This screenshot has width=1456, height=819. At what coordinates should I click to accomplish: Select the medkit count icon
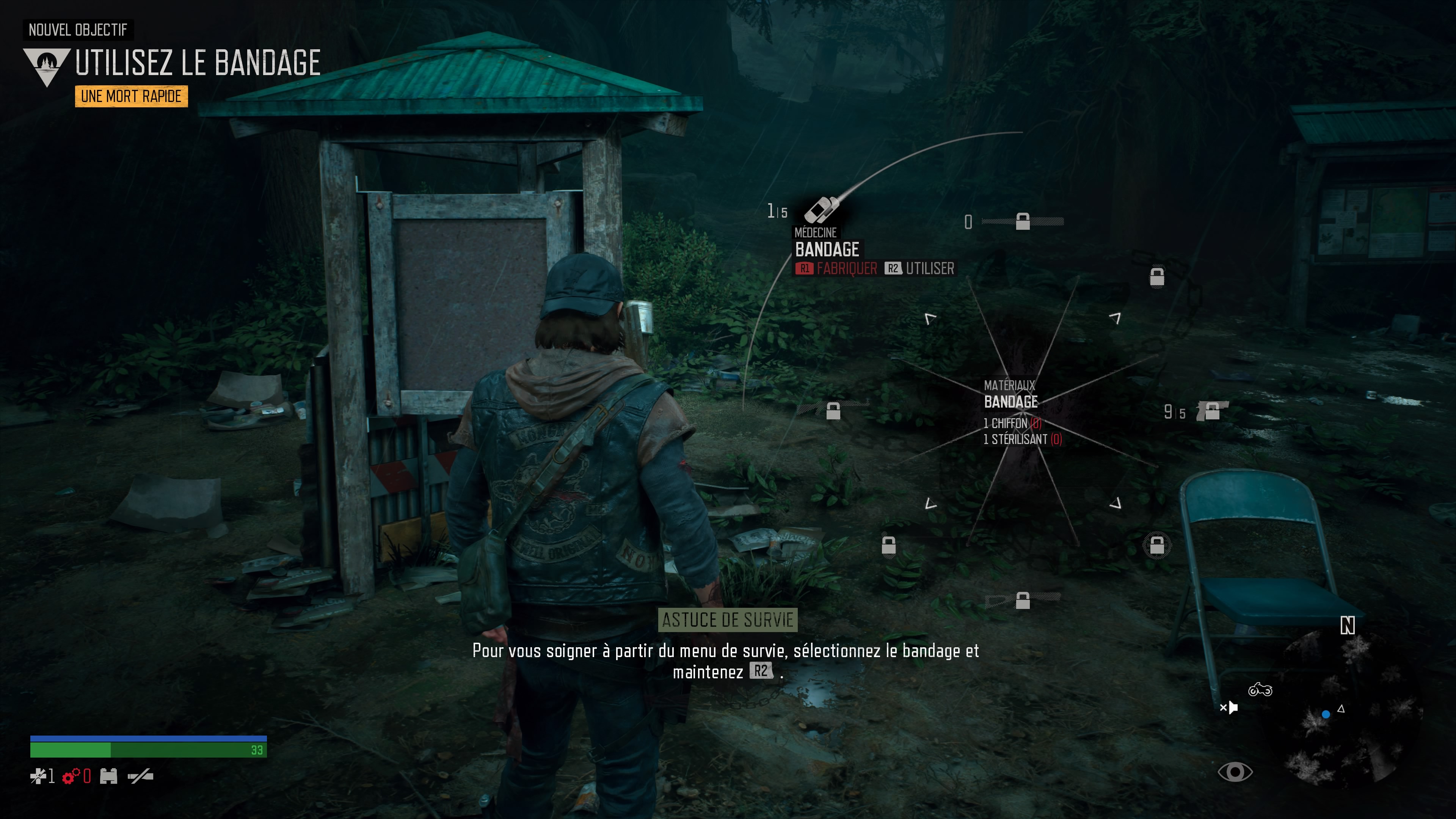click(x=38, y=776)
